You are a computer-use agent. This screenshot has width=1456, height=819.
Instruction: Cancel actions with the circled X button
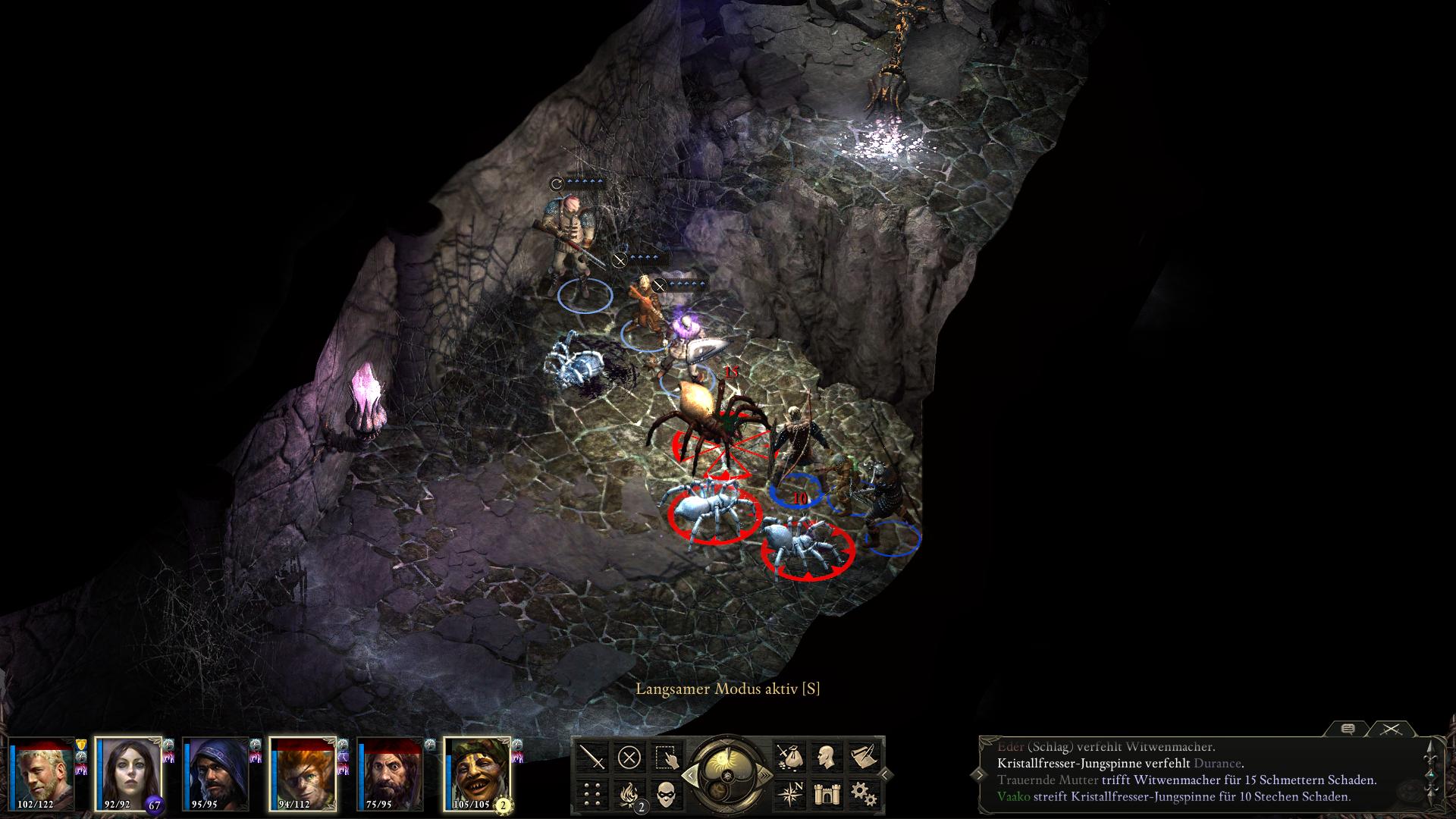point(629,757)
